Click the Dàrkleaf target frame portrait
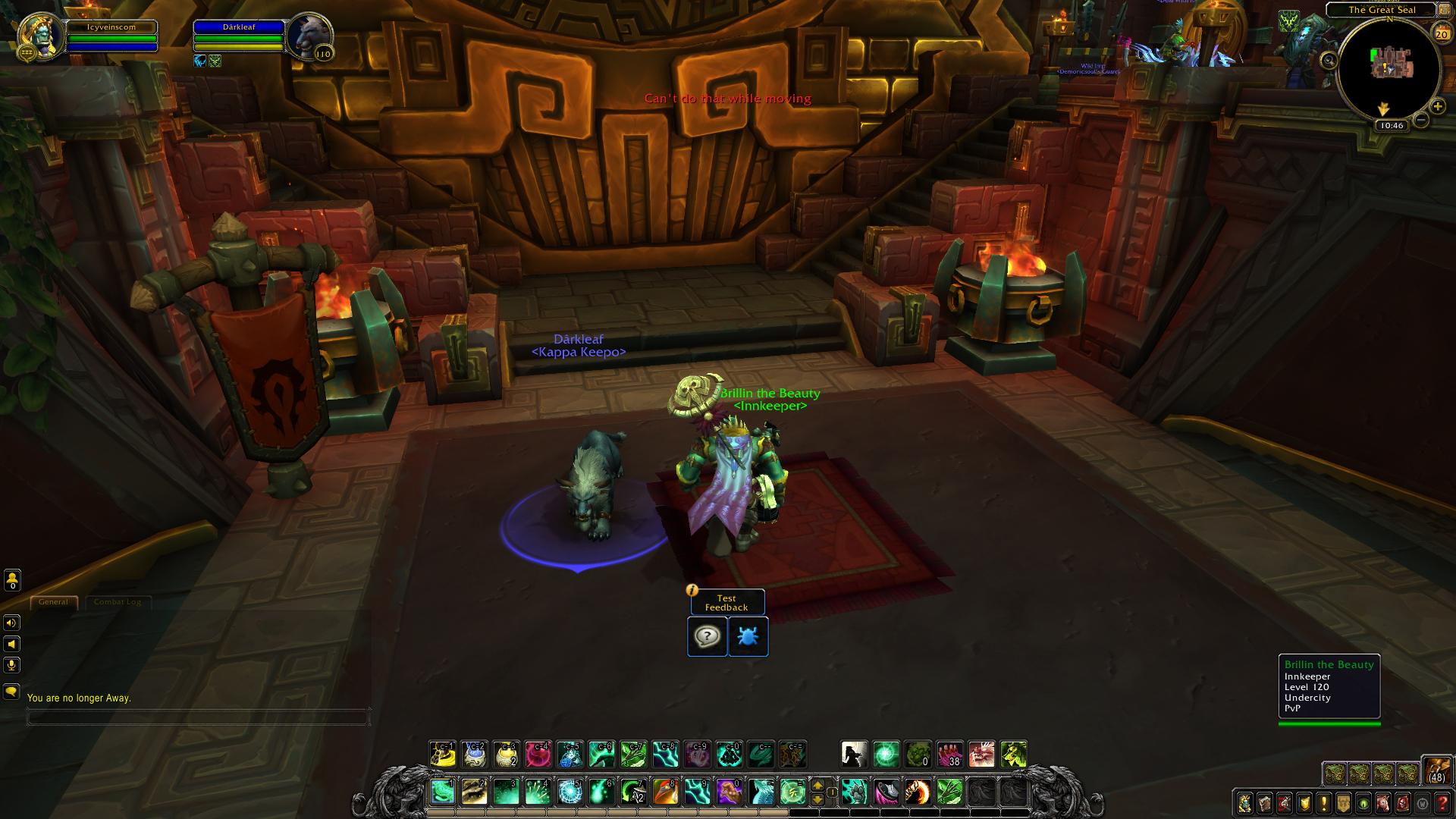 309,36
